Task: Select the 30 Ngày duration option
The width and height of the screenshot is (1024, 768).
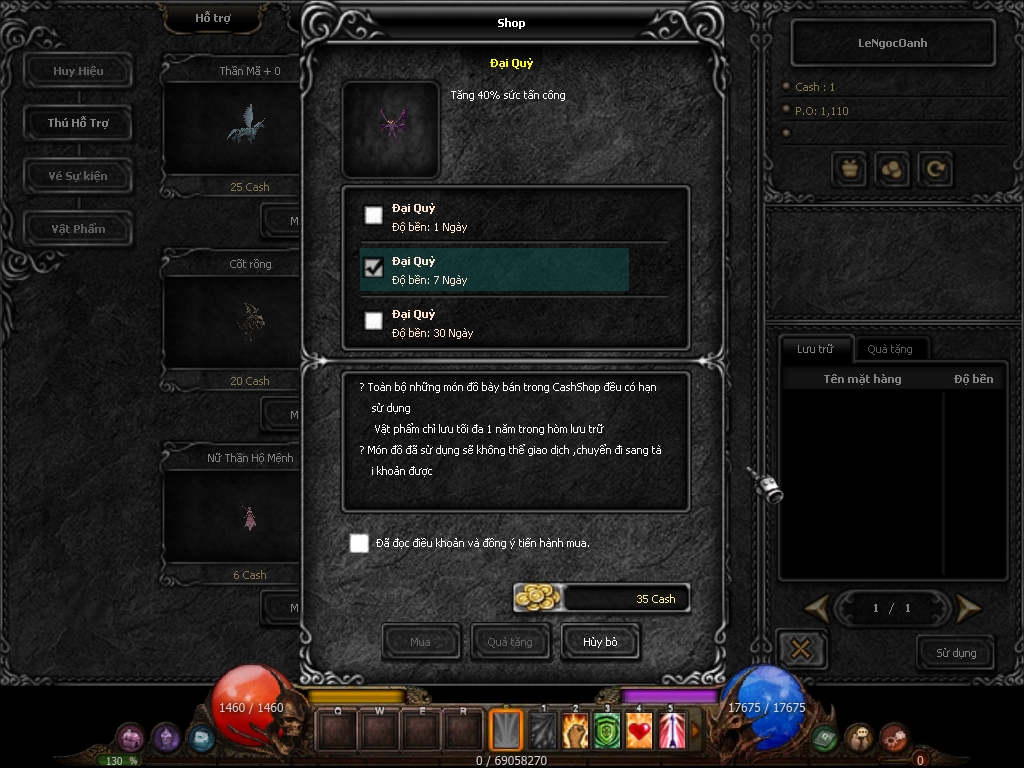Action: coord(373,321)
